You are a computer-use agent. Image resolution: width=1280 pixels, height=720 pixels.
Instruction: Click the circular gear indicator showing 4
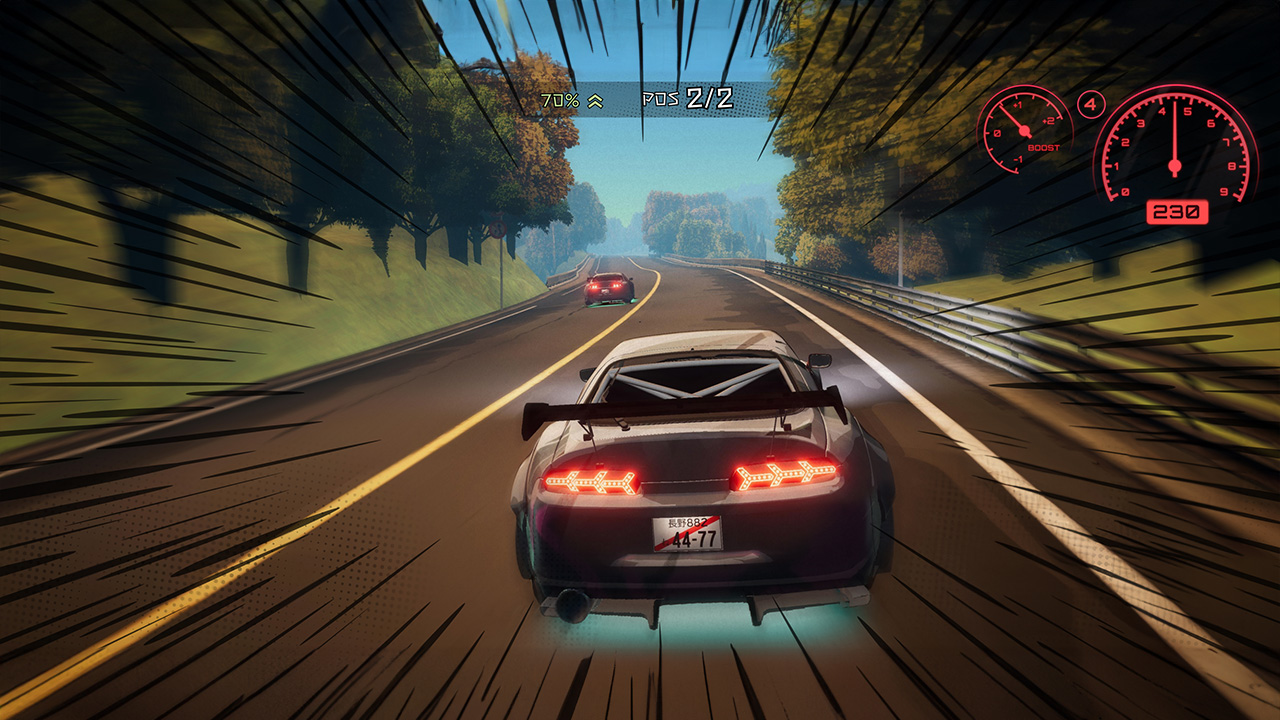1090,104
